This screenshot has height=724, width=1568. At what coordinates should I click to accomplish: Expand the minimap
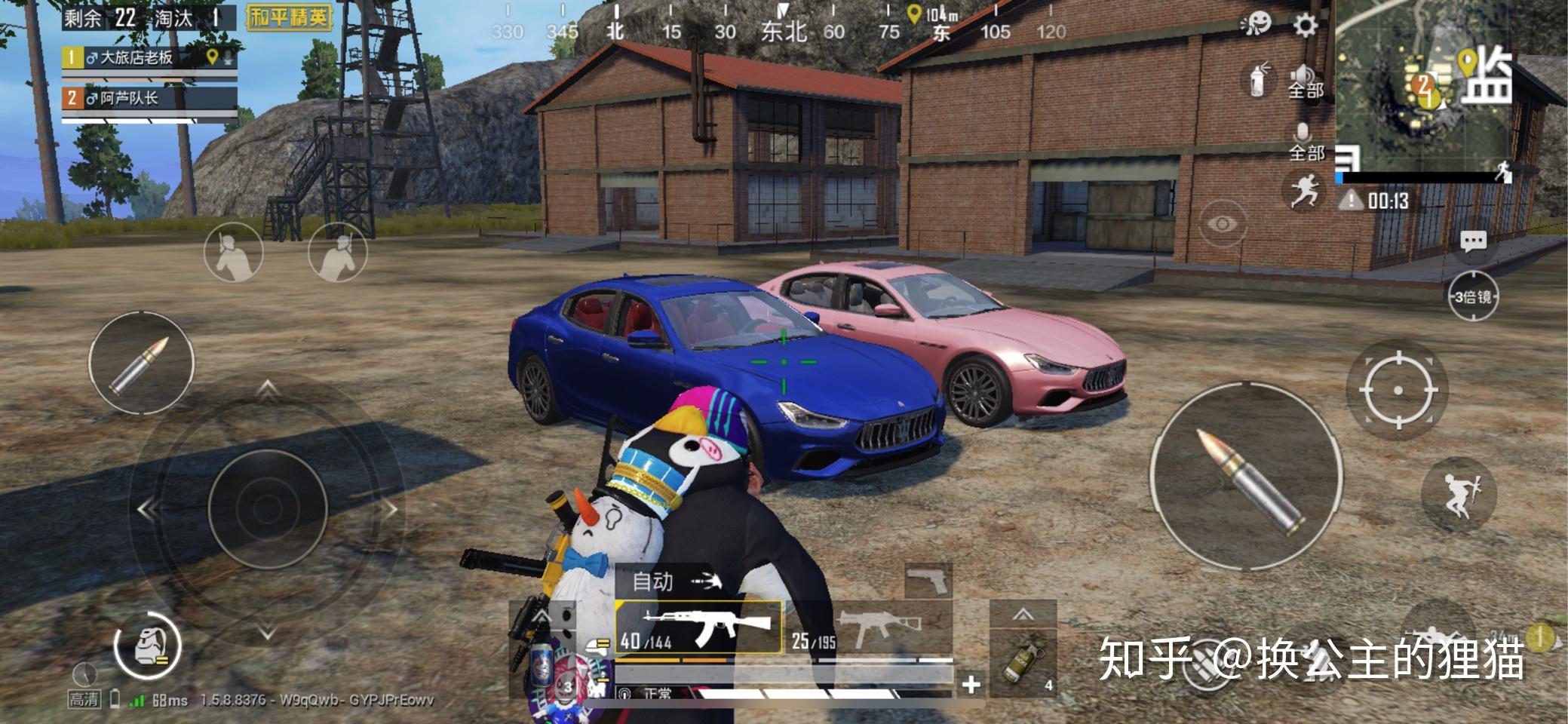point(1448,87)
